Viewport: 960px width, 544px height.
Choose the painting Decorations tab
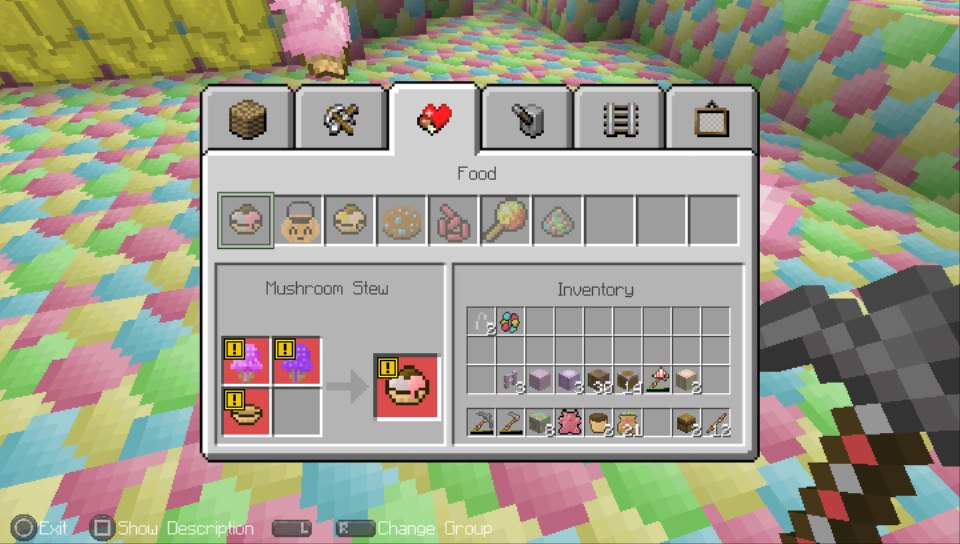click(x=711, y=121)
